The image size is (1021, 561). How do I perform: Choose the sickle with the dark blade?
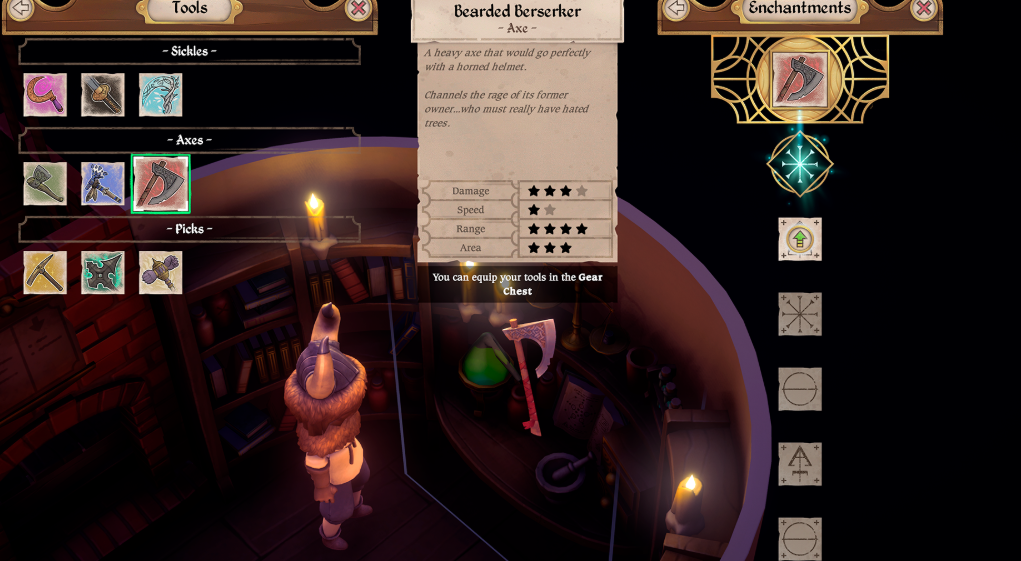click(x=103, y=95)
